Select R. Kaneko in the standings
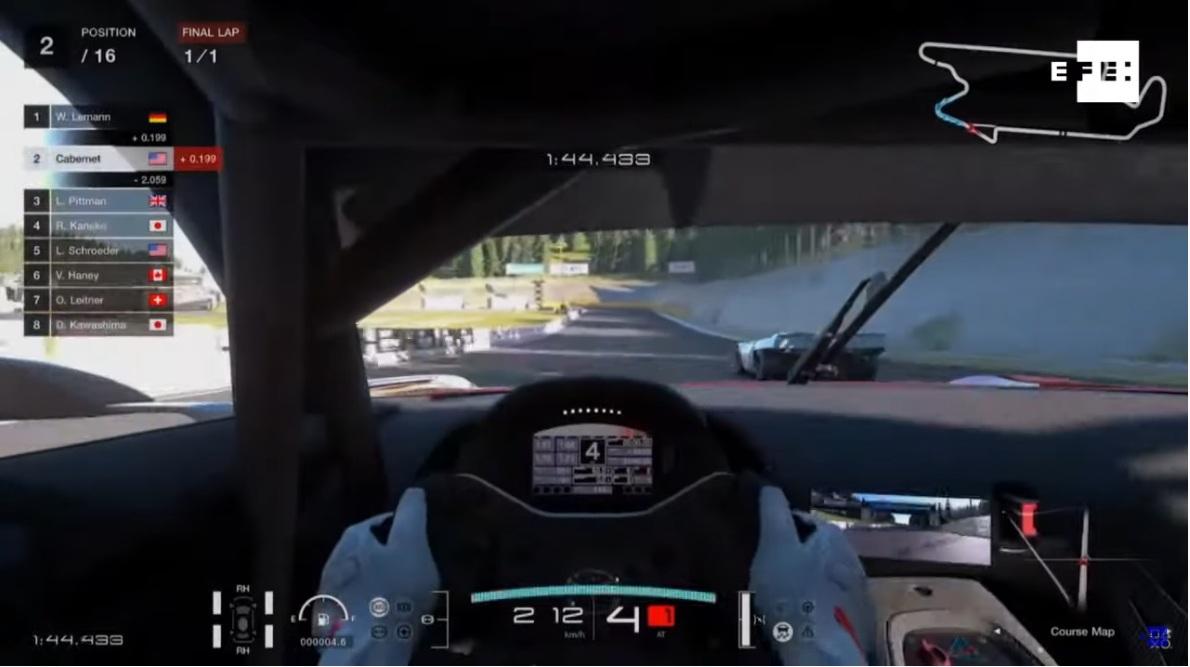The height and width of the screenshot is (667, 1190). coord(98,226)
